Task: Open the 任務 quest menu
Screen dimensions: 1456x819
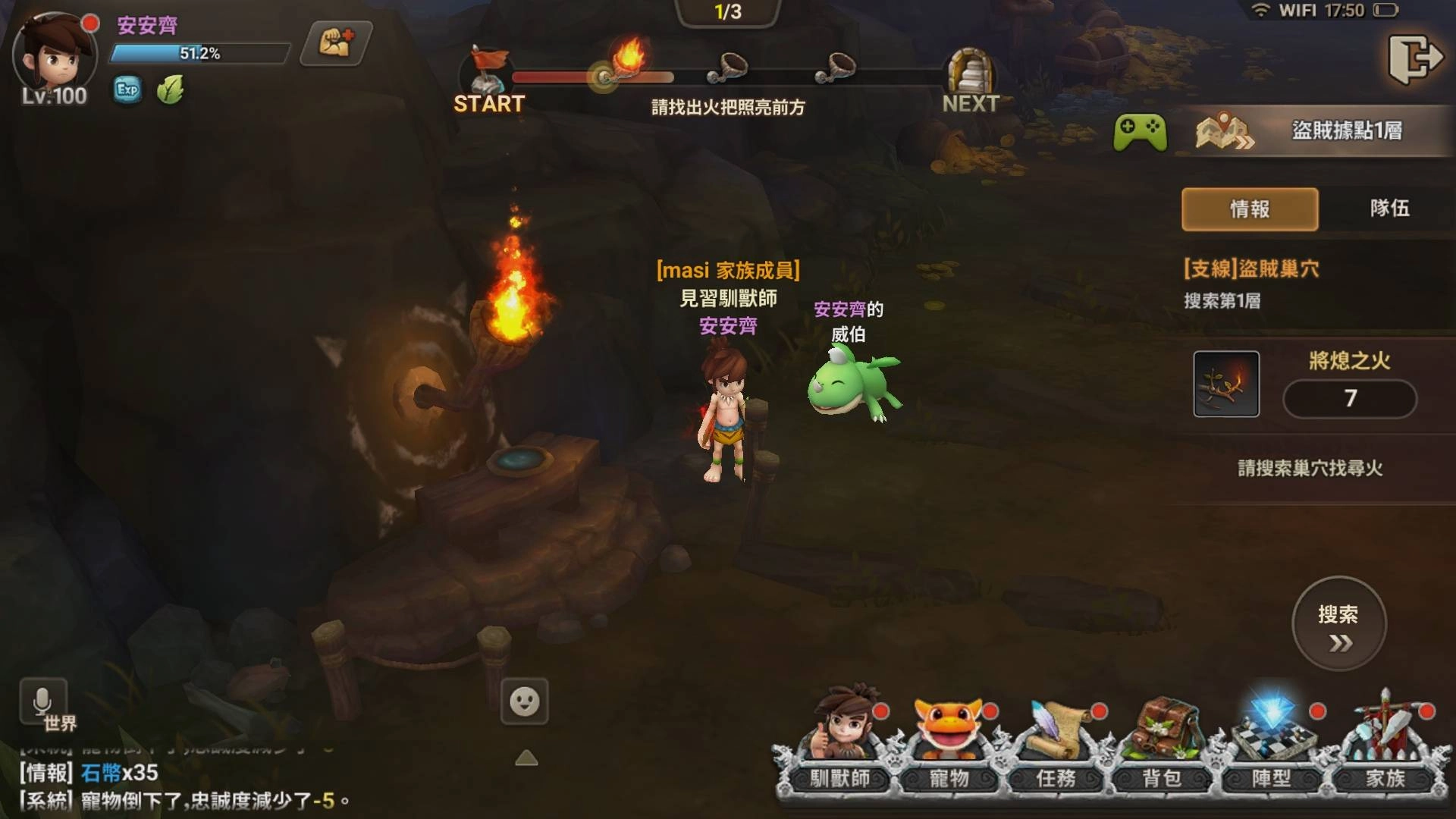Action: [x=1056, y=743]
